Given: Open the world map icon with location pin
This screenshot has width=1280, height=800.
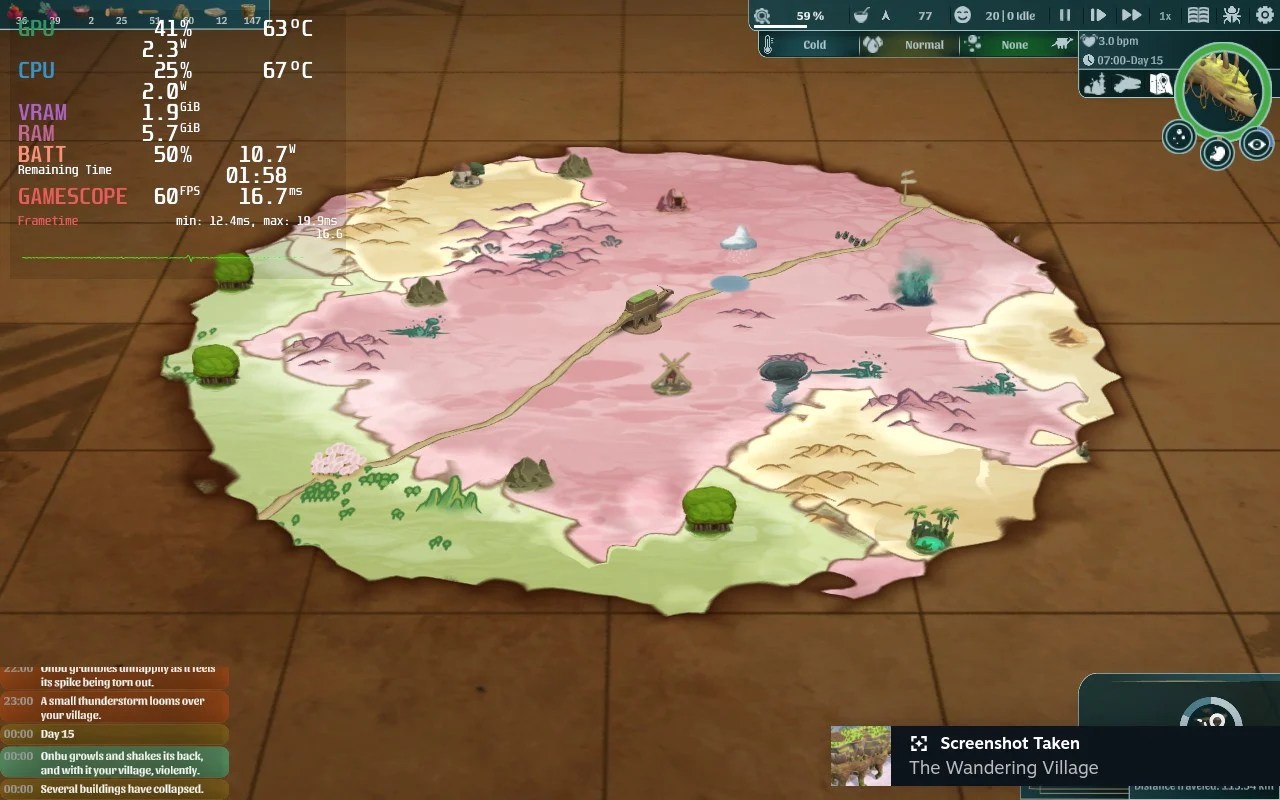Looking at the screenshot, I should coord(1161,84).
